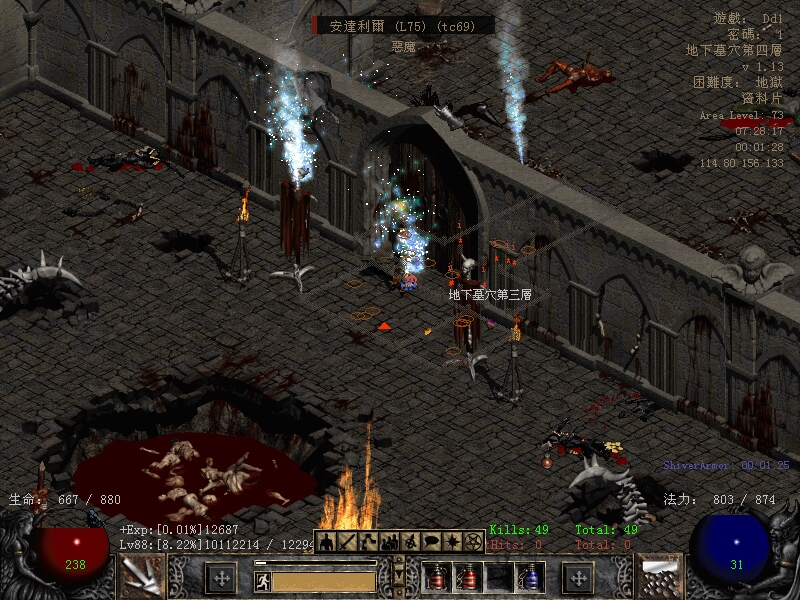Screen dimensions: 800x600
Task: Show the skill tree panel
Action: pos(368,541)
